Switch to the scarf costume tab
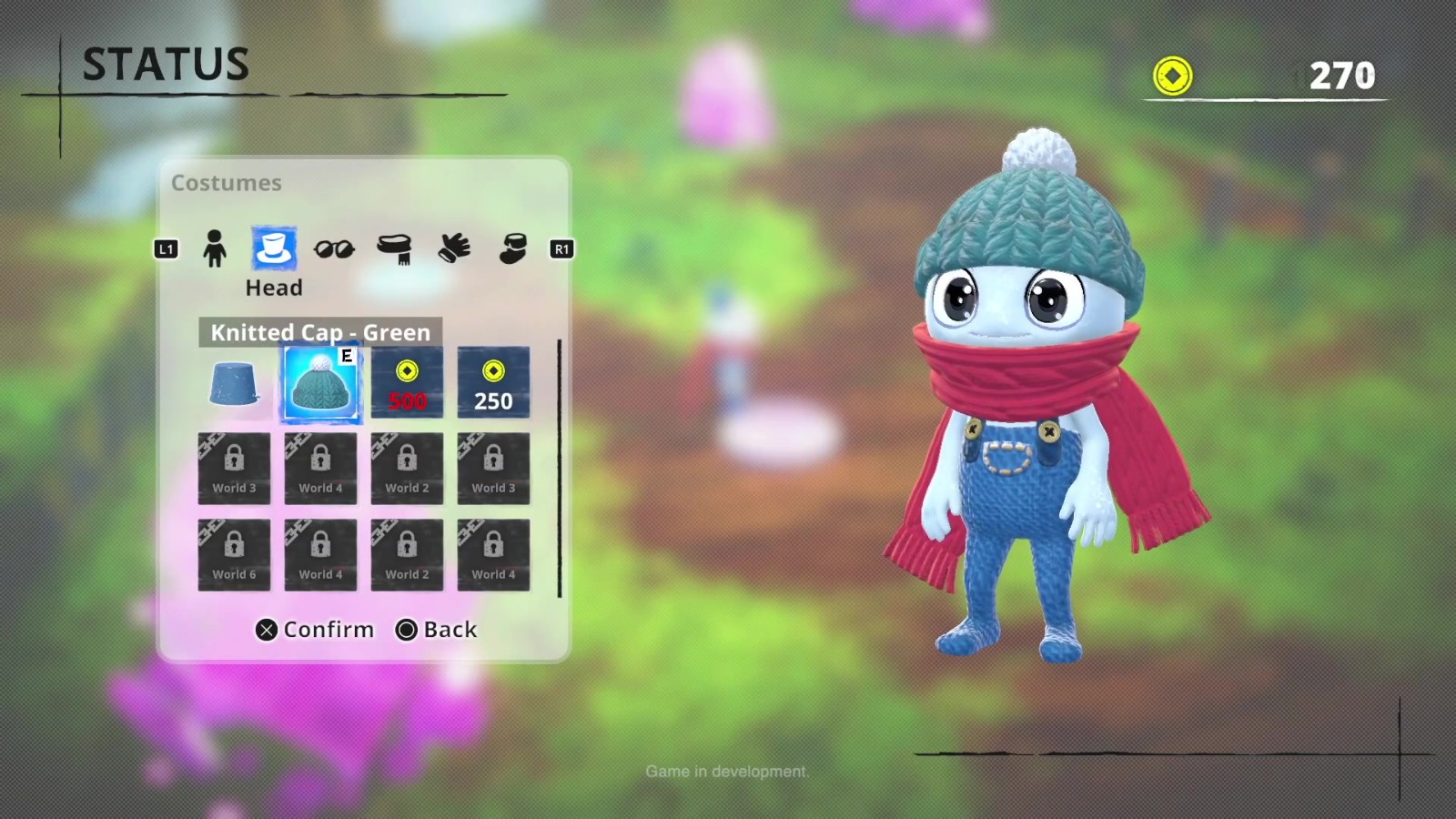 click(x=394, y=248)
